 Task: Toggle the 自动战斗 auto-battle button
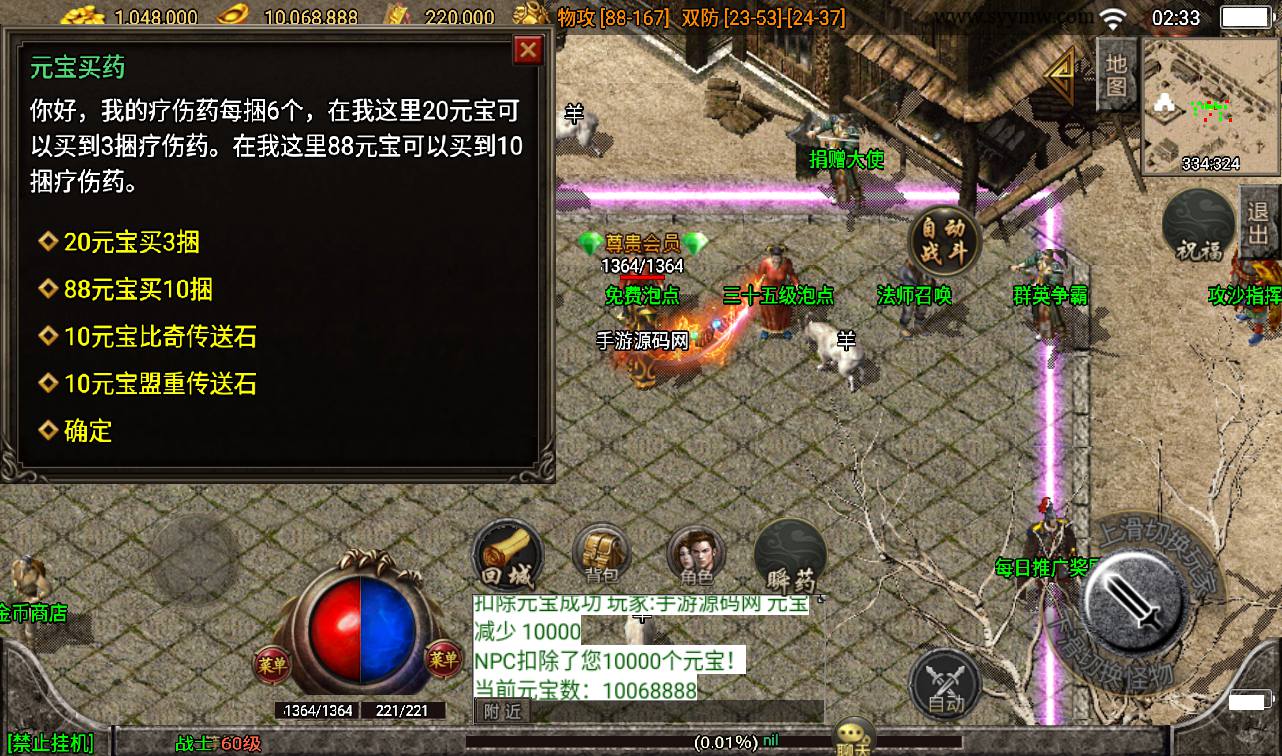(944, 239)
